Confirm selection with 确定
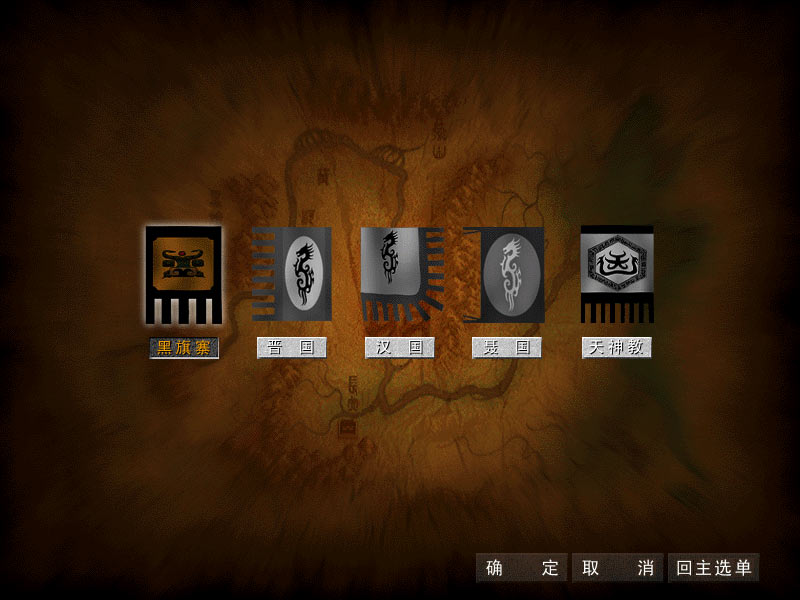 point(521,568)
